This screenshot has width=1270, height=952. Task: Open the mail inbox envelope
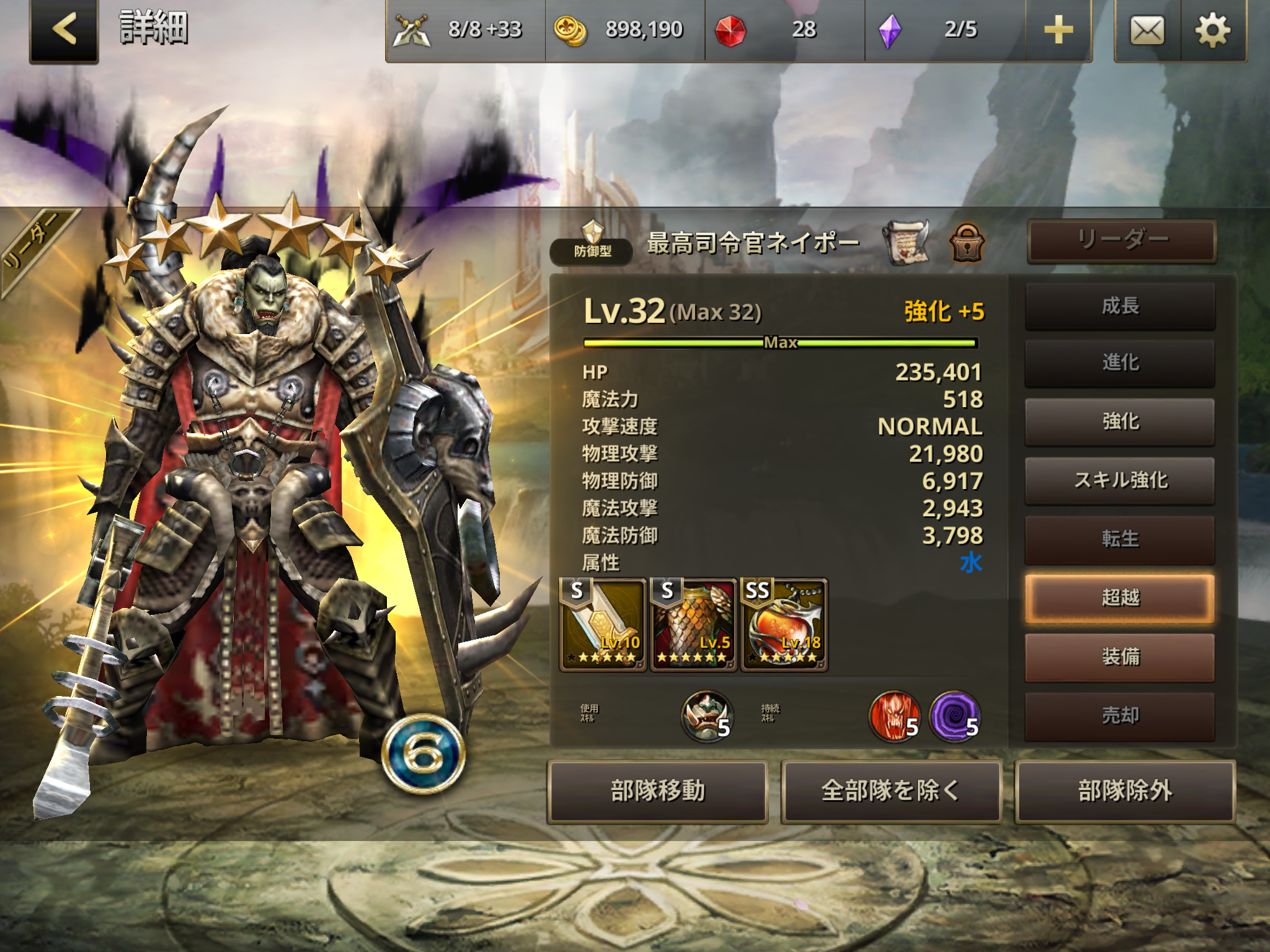click(1147, 30)
